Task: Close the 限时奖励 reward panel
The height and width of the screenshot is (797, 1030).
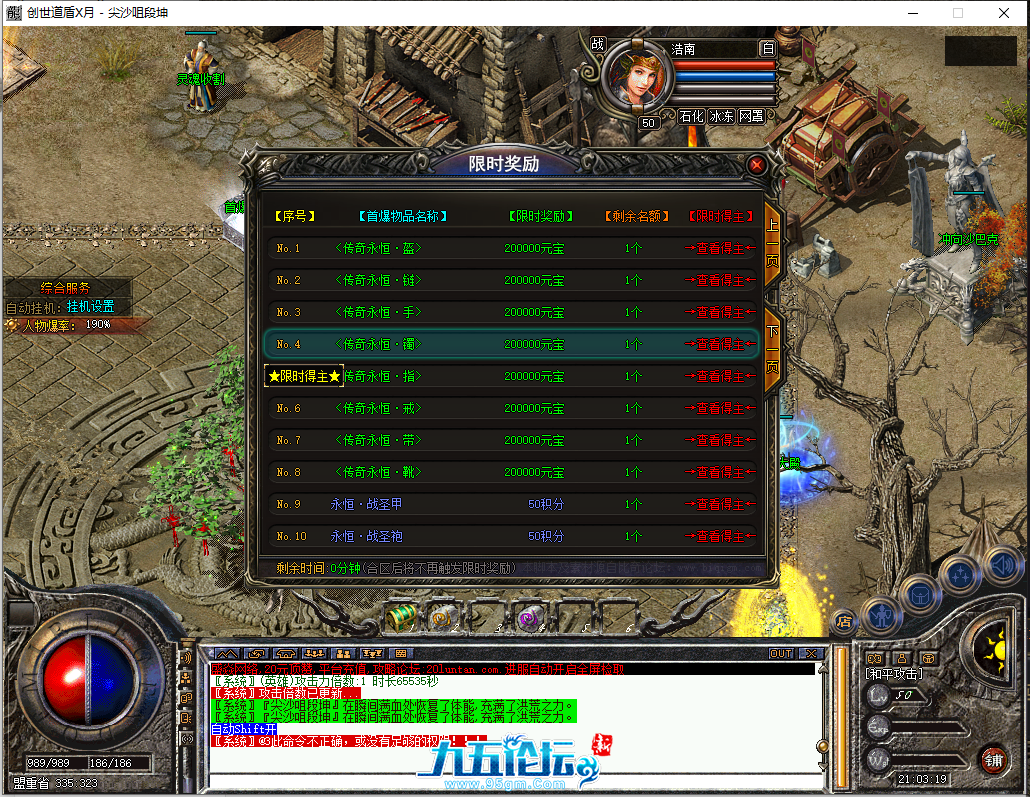Action: (x=757, y=164)
